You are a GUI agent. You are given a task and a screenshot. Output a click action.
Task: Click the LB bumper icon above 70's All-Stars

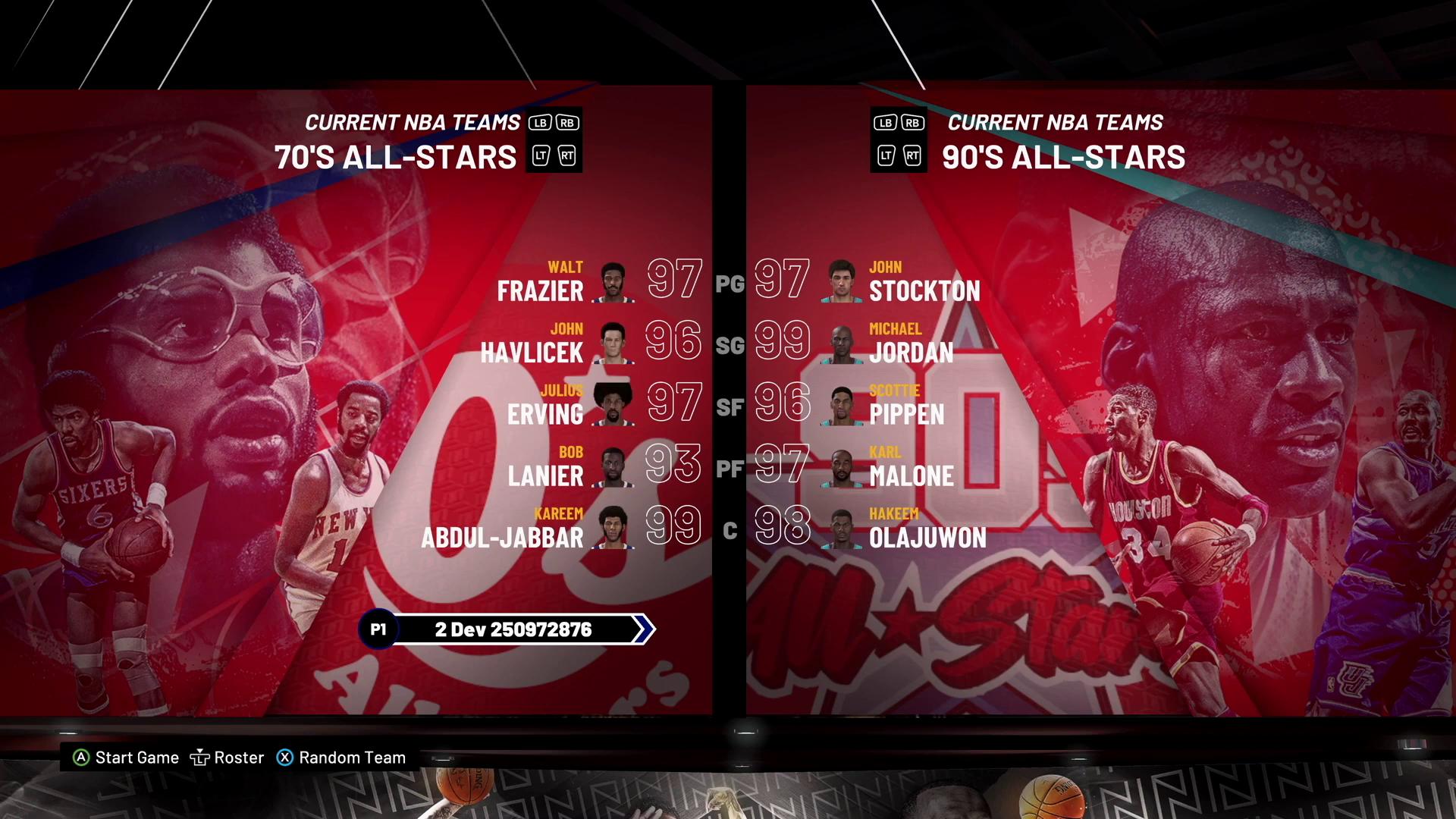(539, 121)
